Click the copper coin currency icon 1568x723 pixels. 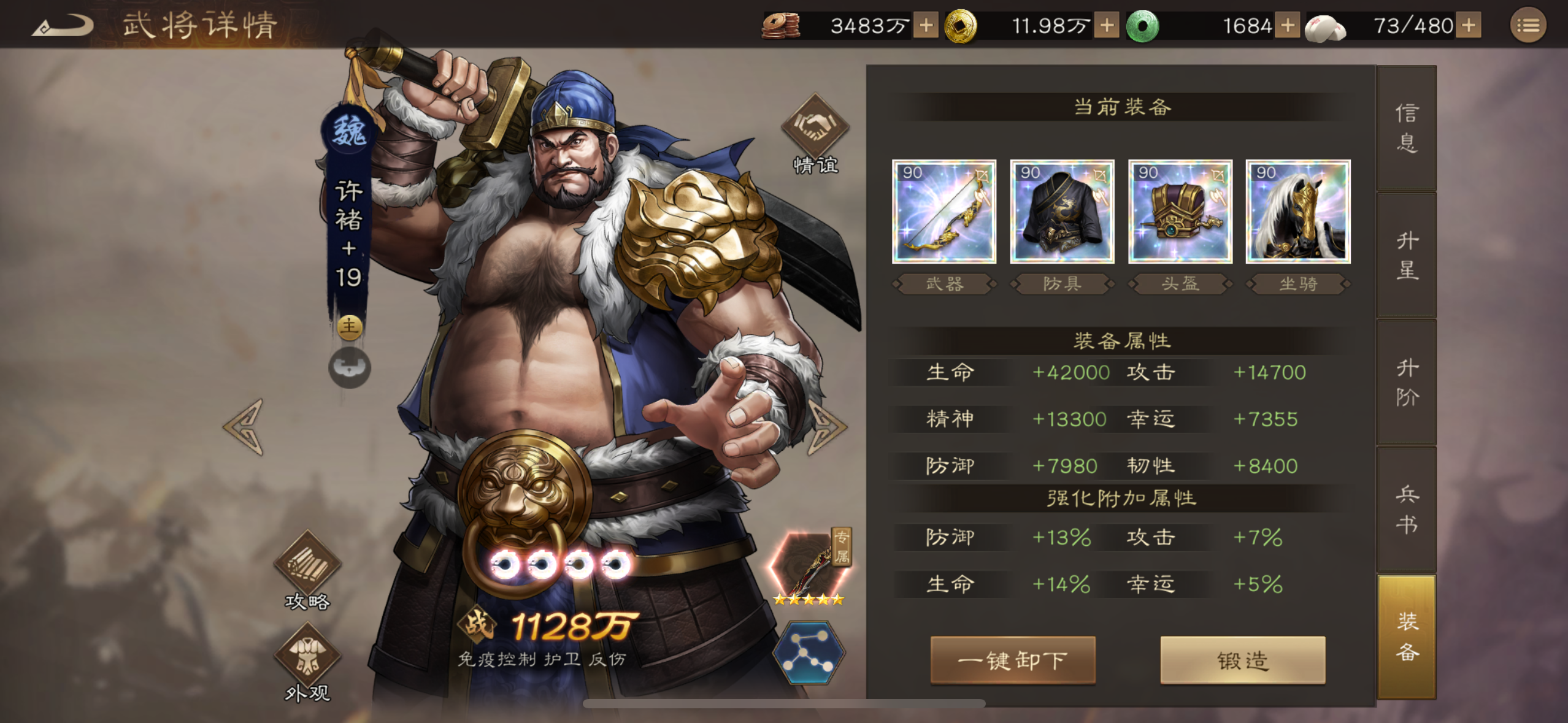[x=780, y=26]
